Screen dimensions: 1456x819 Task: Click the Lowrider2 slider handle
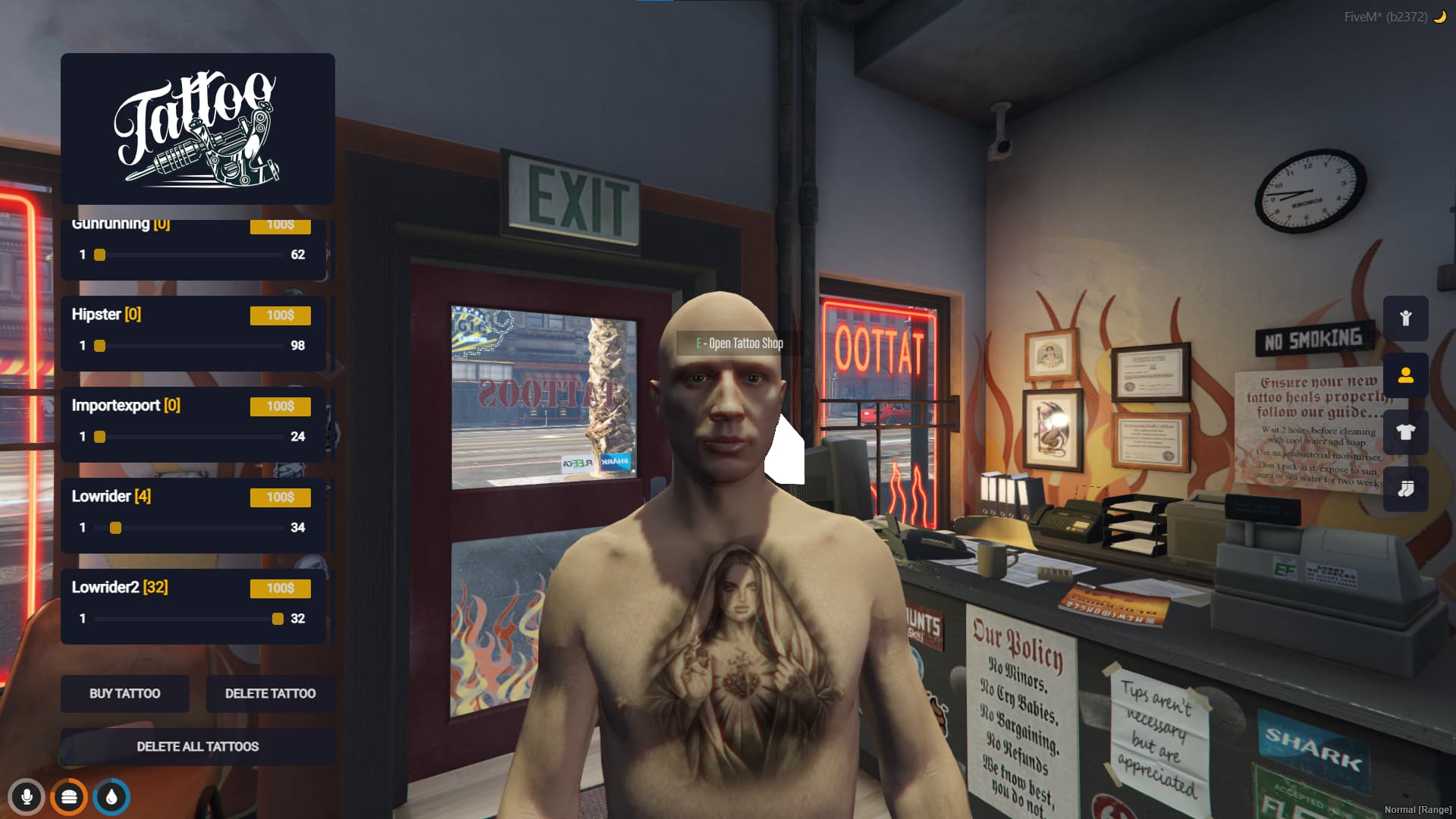coord(278,619)
